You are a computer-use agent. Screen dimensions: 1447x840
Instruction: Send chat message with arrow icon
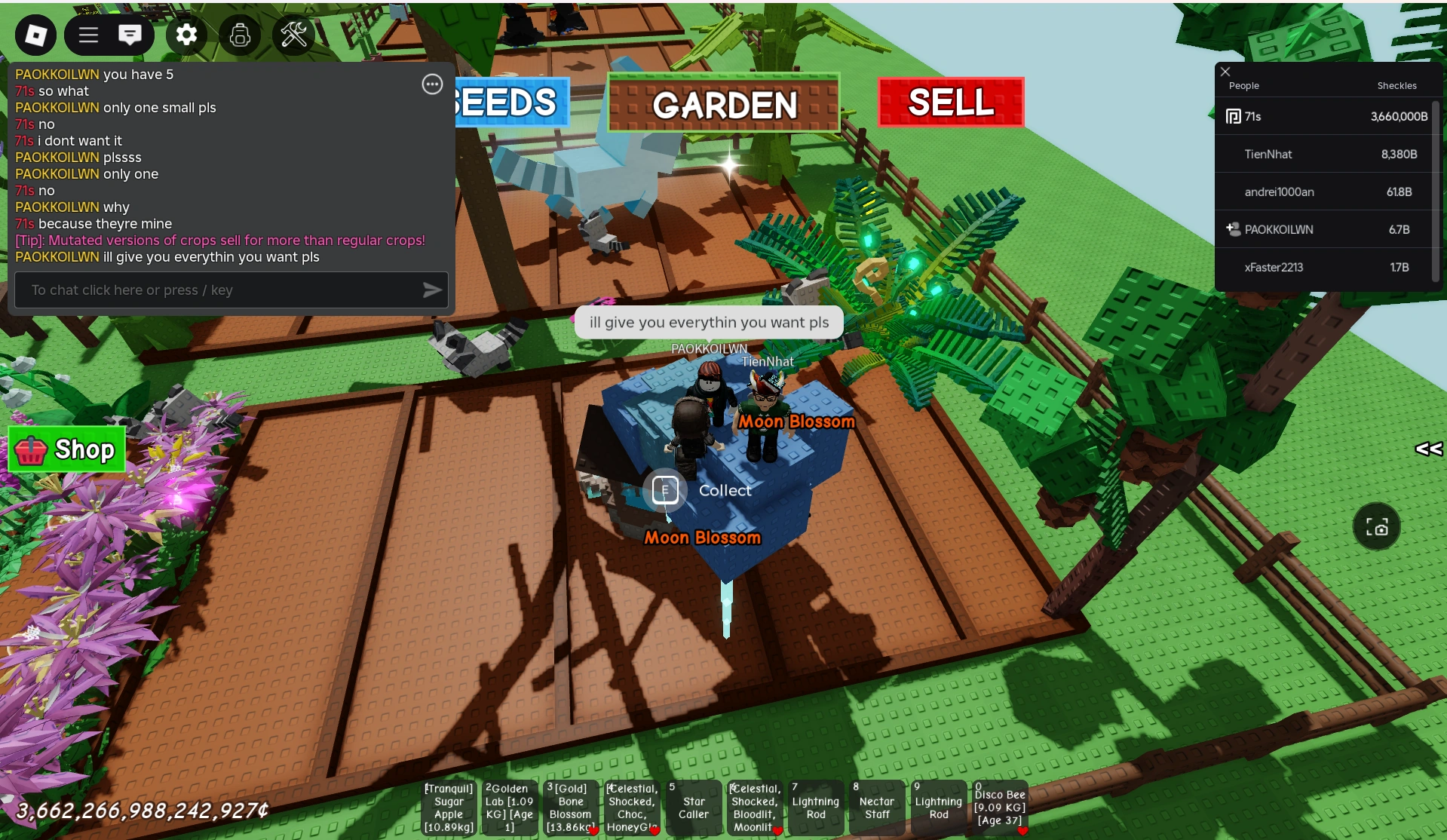click(x=433, y=290)
